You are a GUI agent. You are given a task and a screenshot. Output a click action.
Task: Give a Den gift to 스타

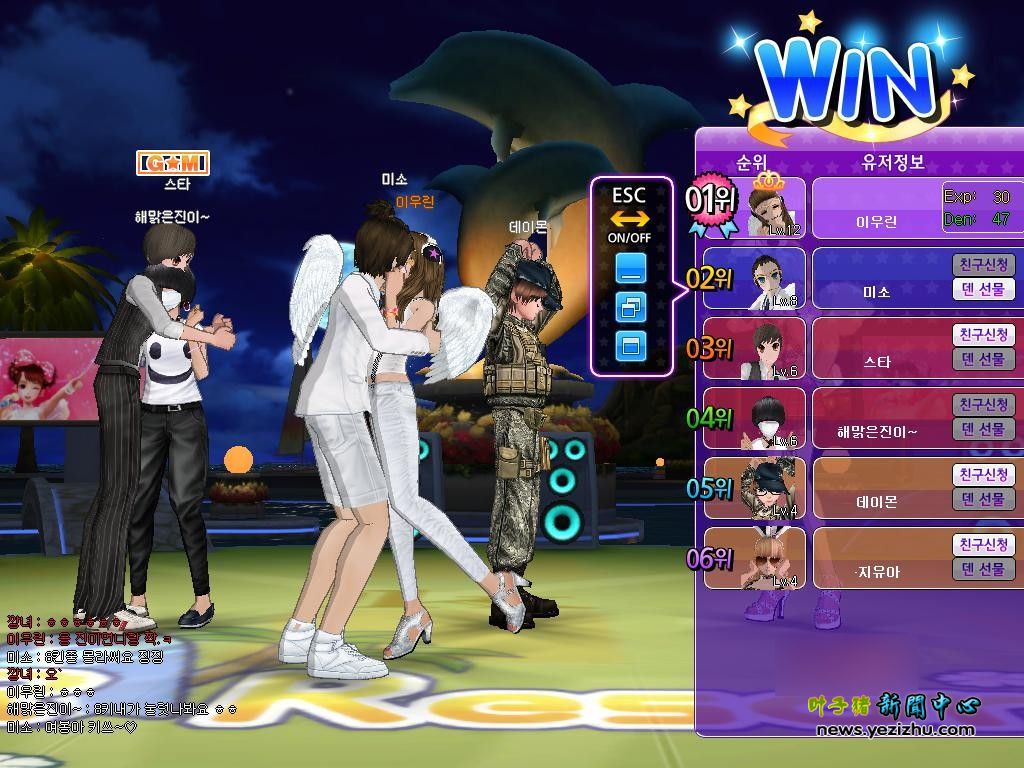click(x=983, y=360)
